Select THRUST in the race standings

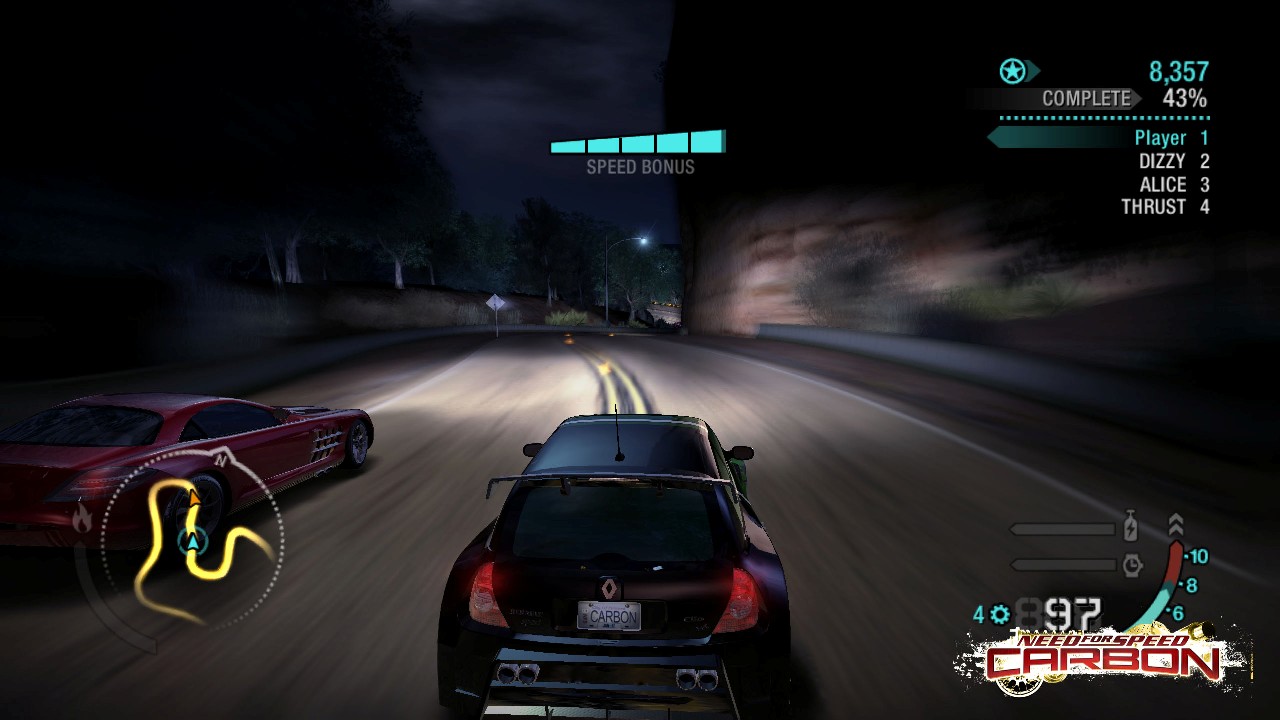point(1164,207)
